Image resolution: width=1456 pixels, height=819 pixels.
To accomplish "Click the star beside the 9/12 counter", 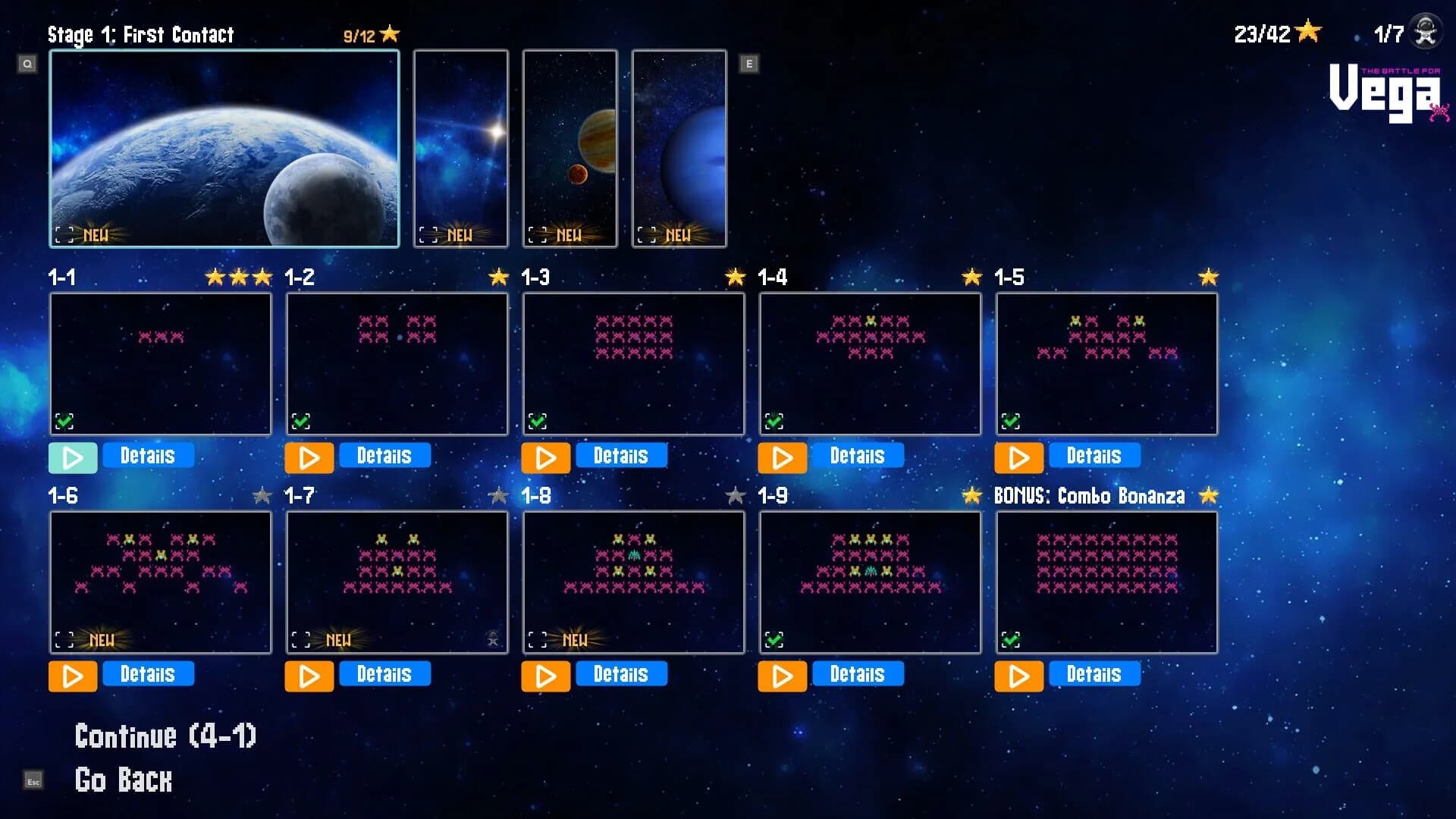I will pos(389,33).
